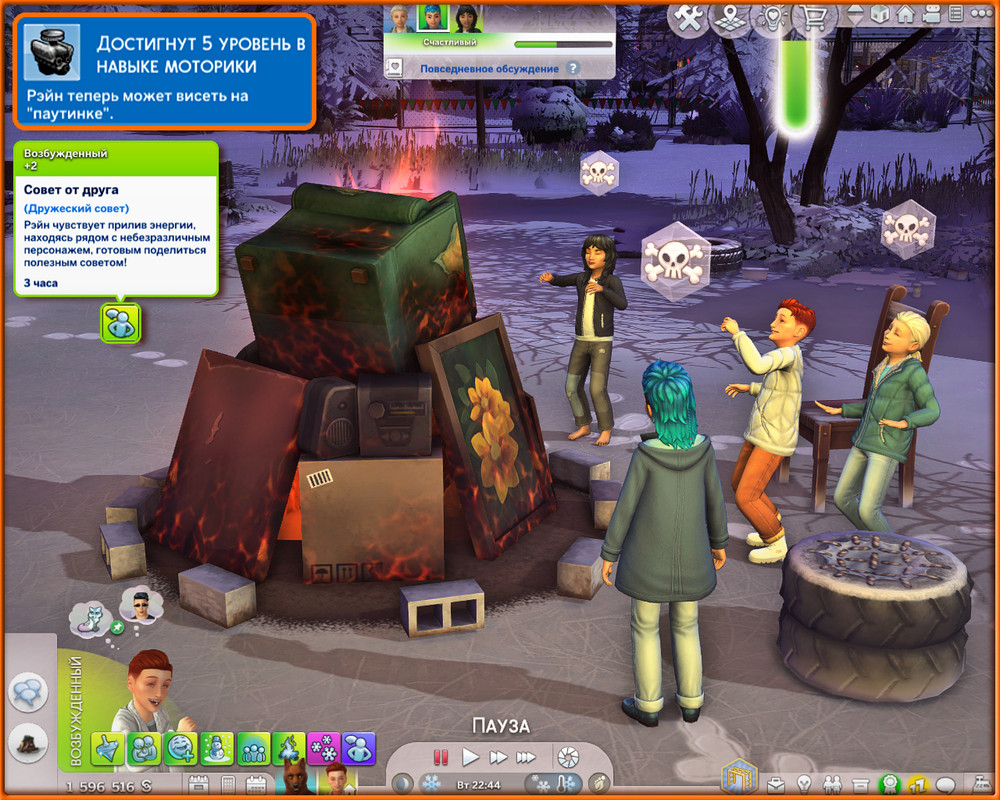The height and width of the screenshot is (800, 1000).
Task: Open the snowman moodlet icon
Action: pyautogui.click(x=216, y=748)
